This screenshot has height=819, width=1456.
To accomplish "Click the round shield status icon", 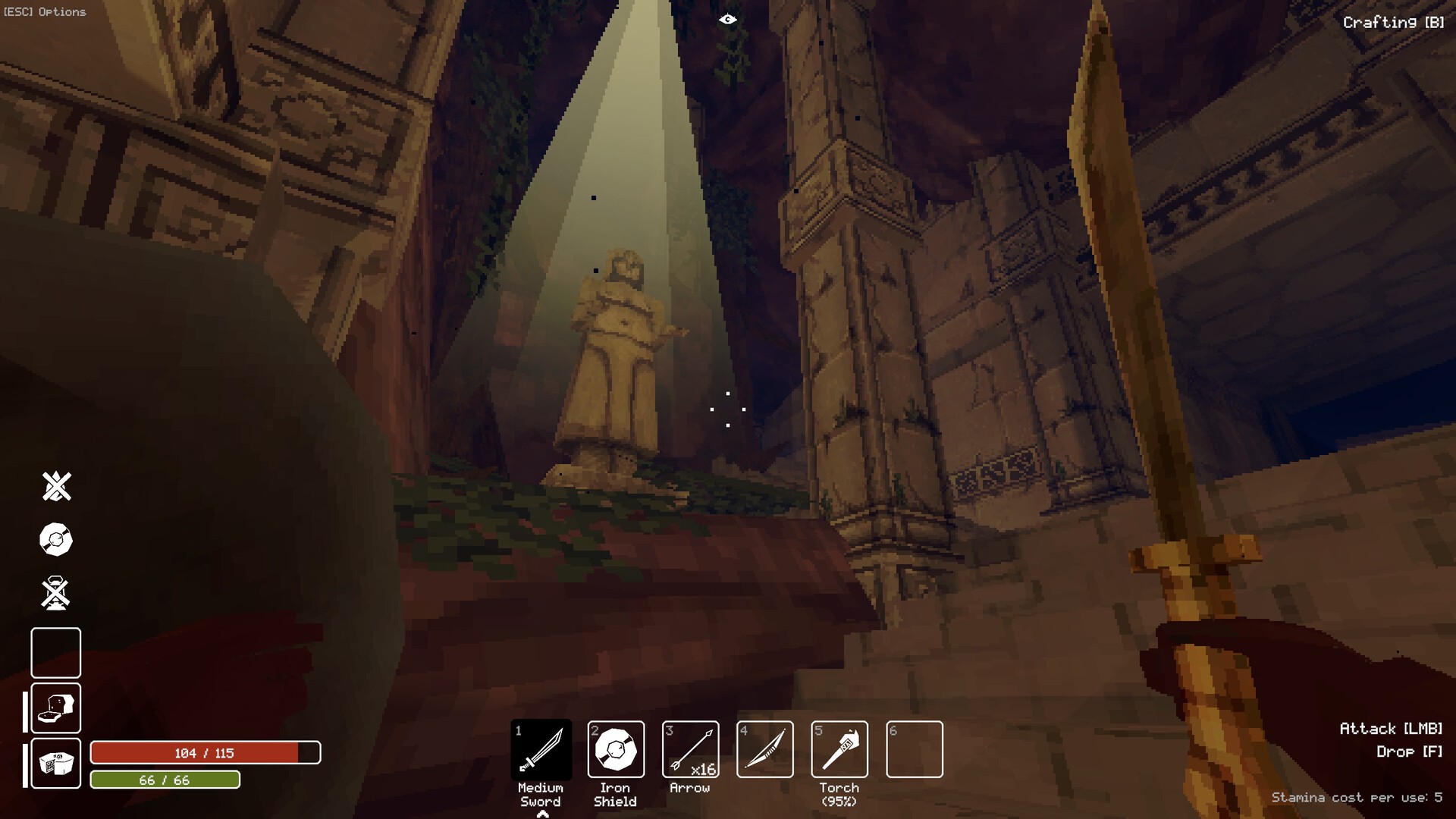I will pos(56,540).
